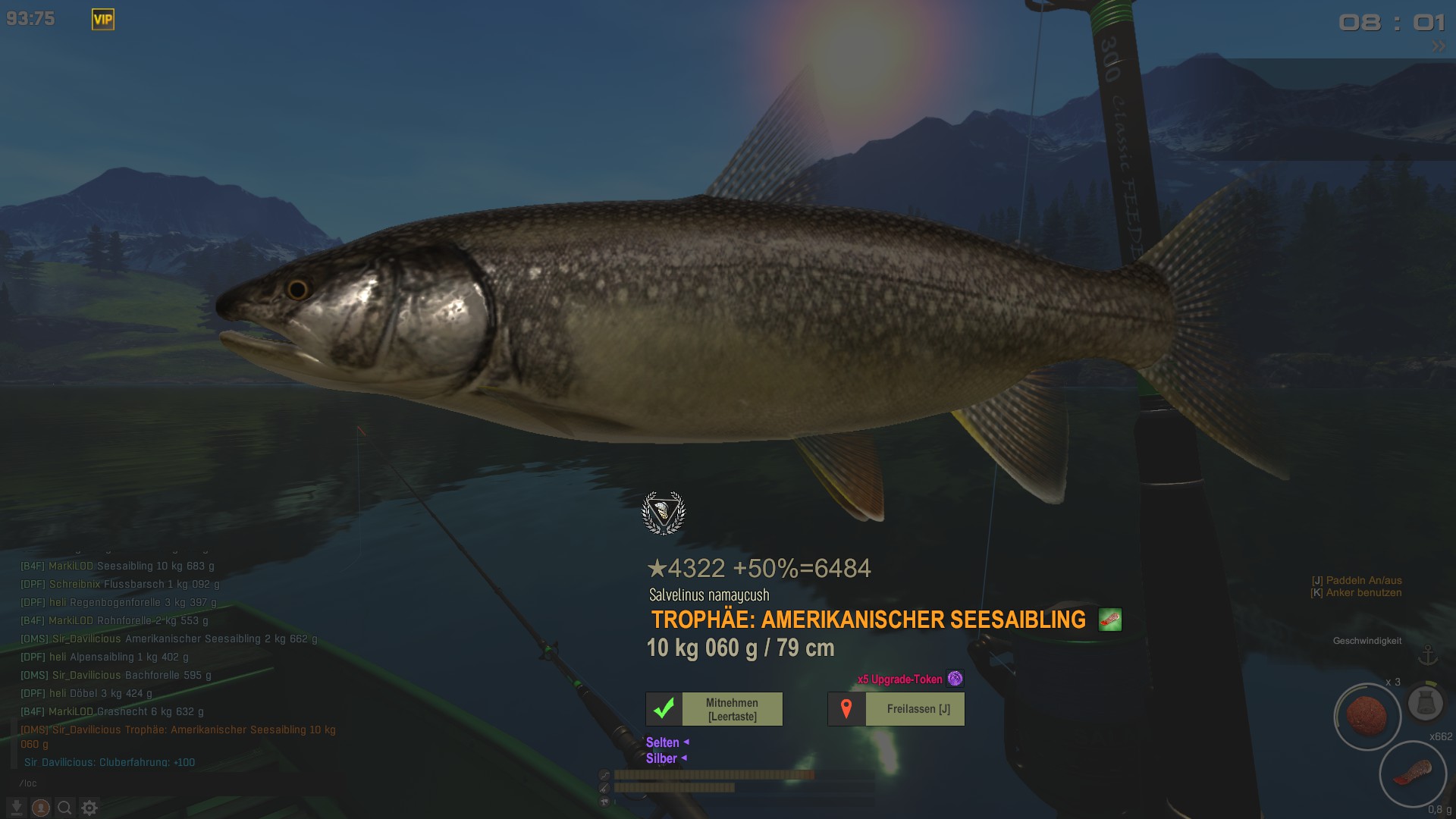This screenshot has width=1456, height=819.
Task: Select the red bait slot marked x662
Action: (x=1412, y=773)
